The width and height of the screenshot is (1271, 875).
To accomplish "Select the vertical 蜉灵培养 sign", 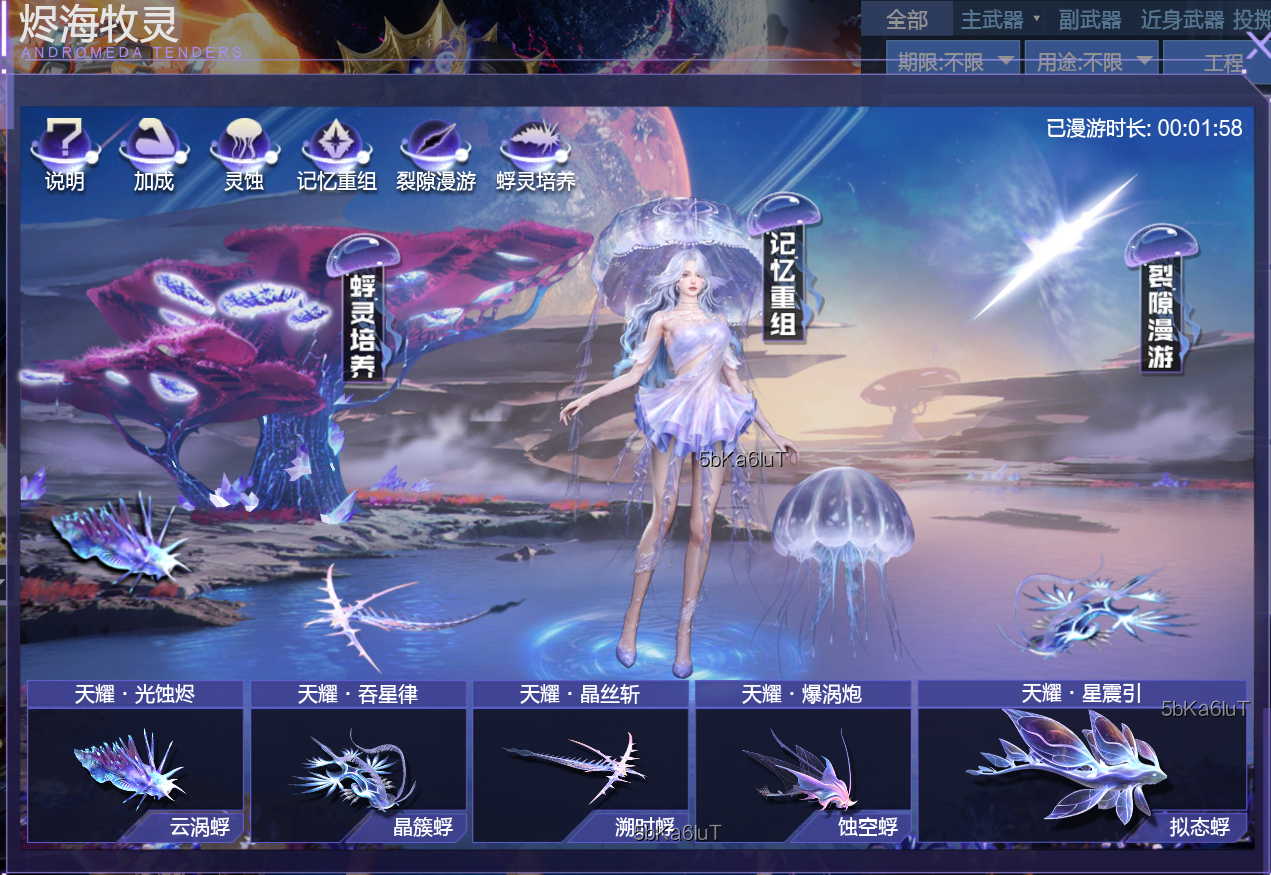I will 363,312.
